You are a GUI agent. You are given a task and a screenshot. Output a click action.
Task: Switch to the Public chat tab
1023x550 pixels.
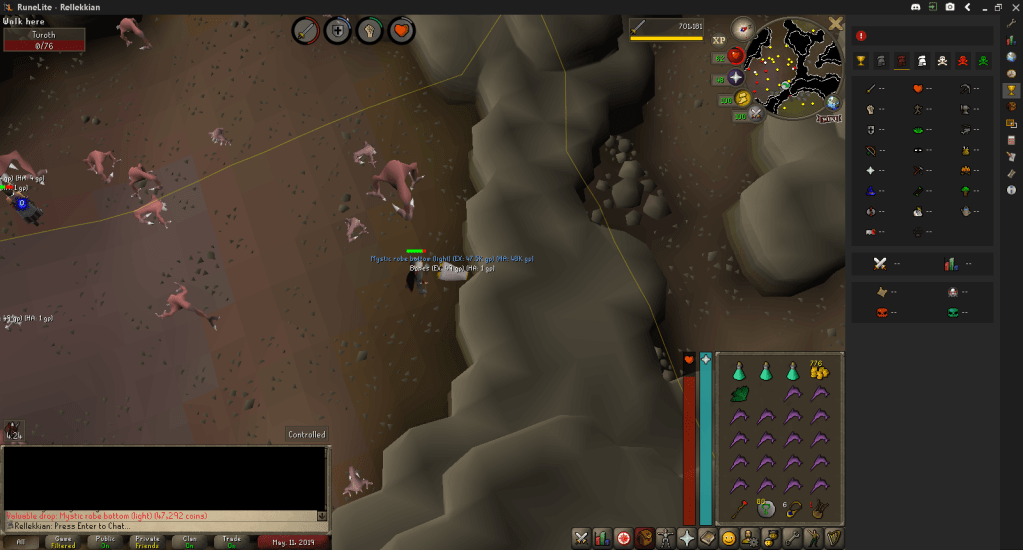coord(105,541)
